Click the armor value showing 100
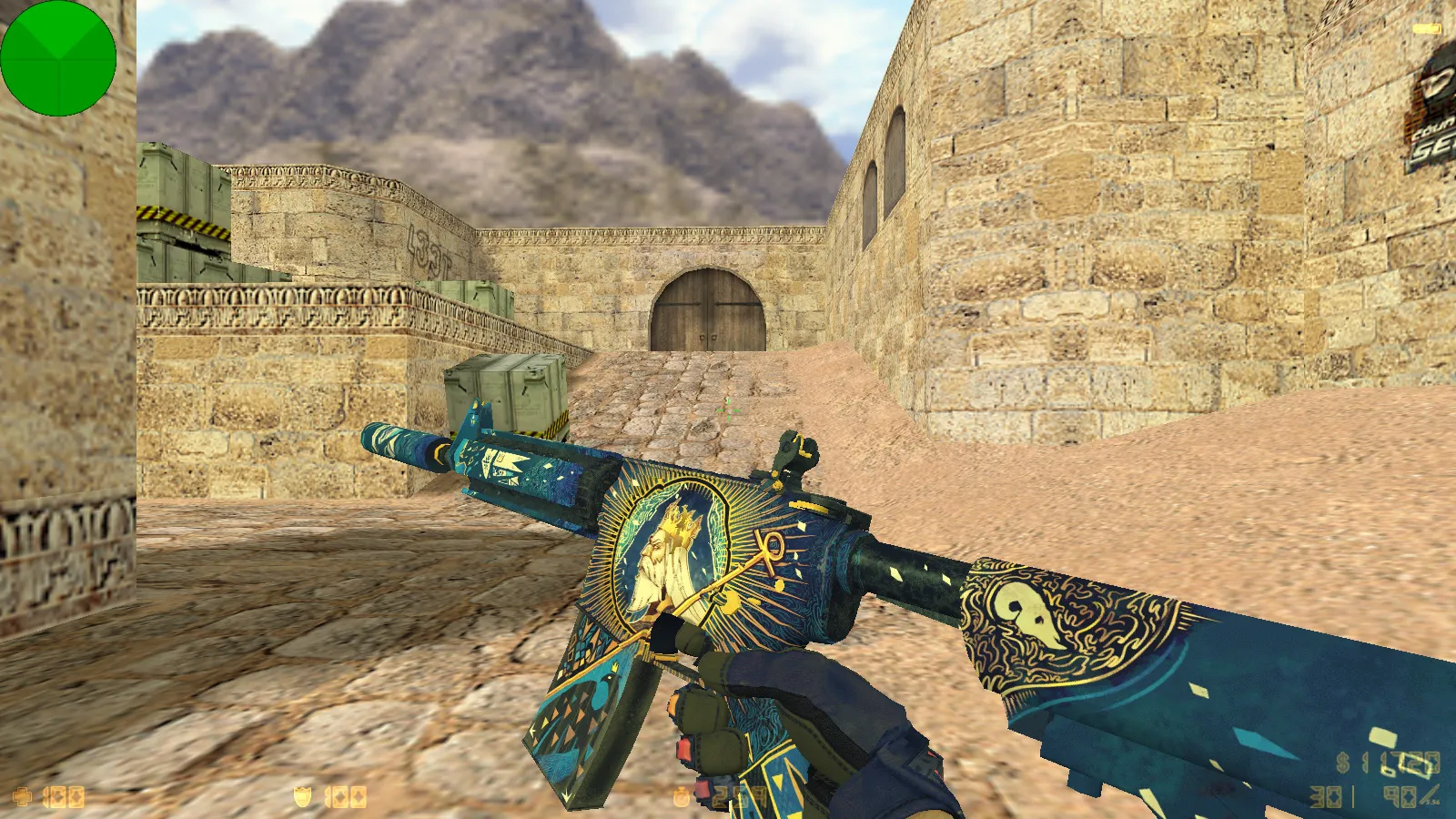 click(x=346, y=797)
